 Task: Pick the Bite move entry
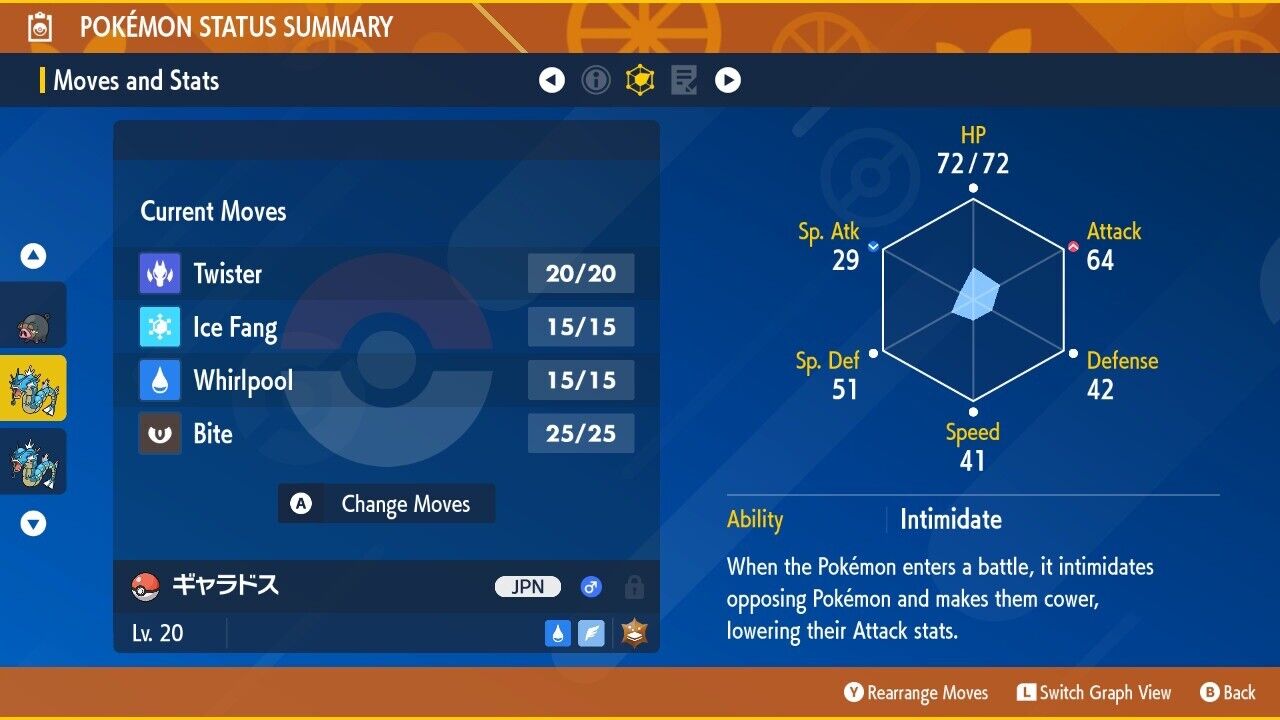[386, 434]
